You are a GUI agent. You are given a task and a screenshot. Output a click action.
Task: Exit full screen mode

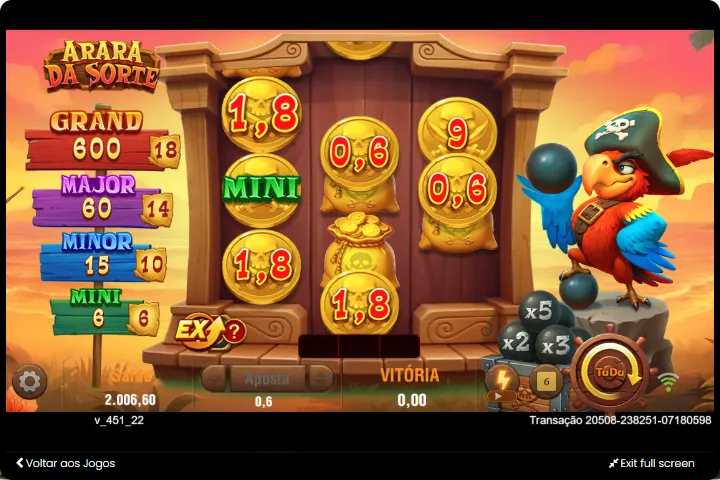pos(651,463)
